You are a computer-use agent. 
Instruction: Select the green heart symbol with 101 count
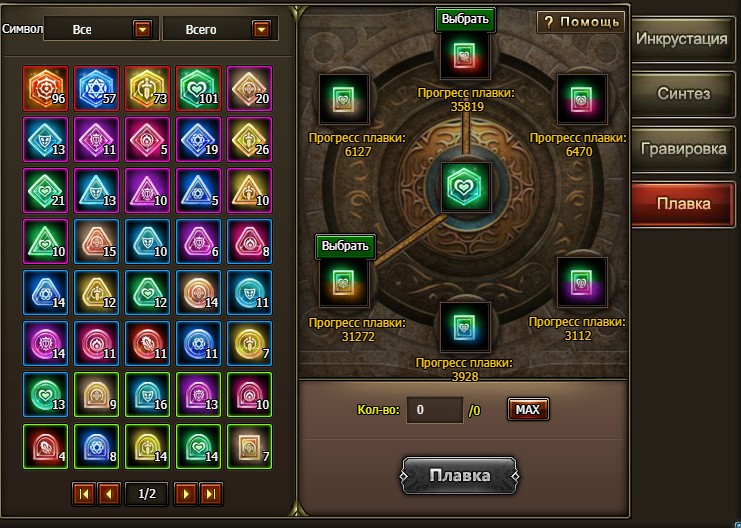pos(198,89)
